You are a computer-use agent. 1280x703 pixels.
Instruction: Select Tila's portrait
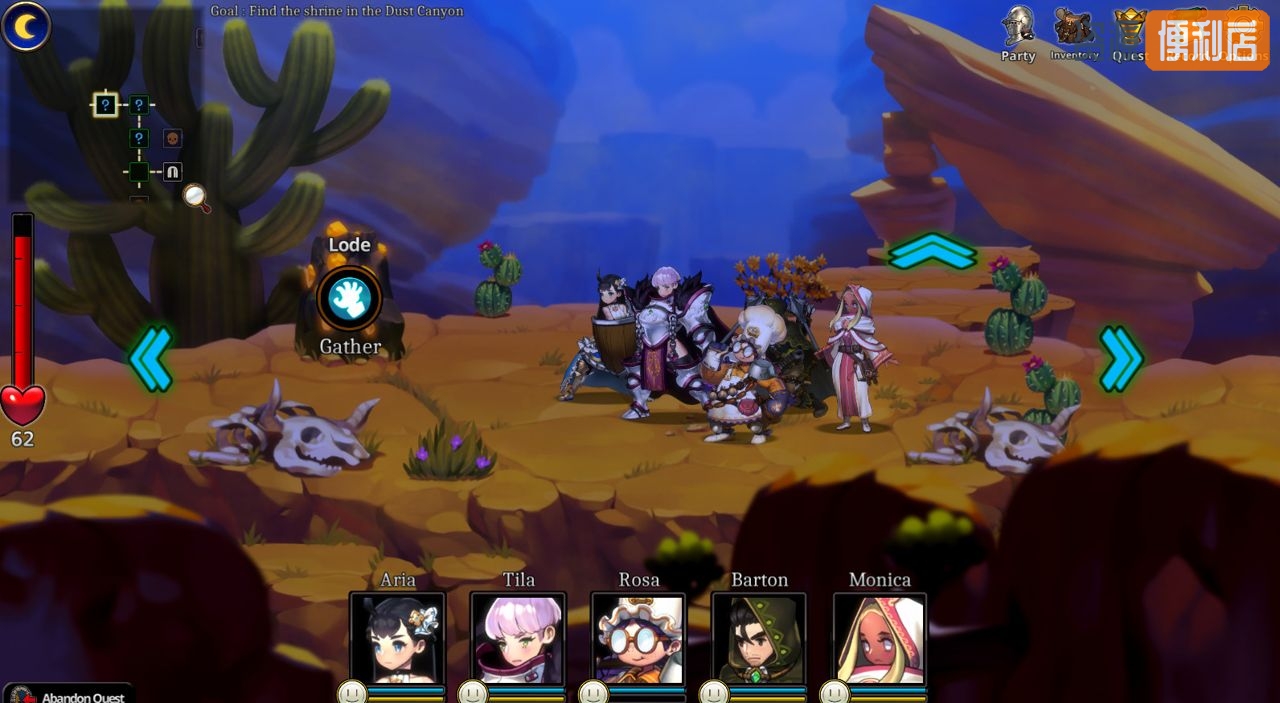click(x=518, y=639)
